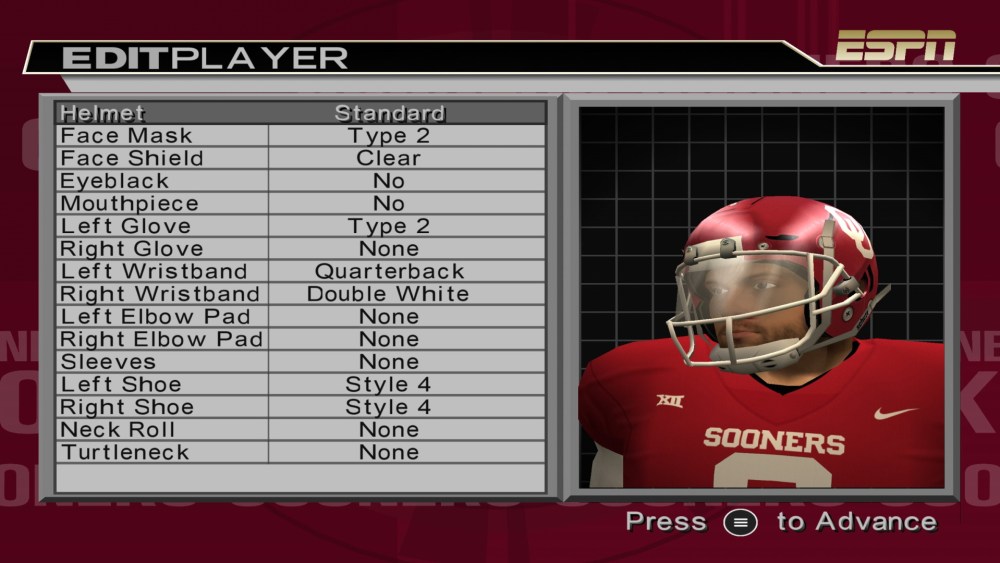Choose the Left Glove row
This screenshot has width=1000, height=563.
coord(300,226)
